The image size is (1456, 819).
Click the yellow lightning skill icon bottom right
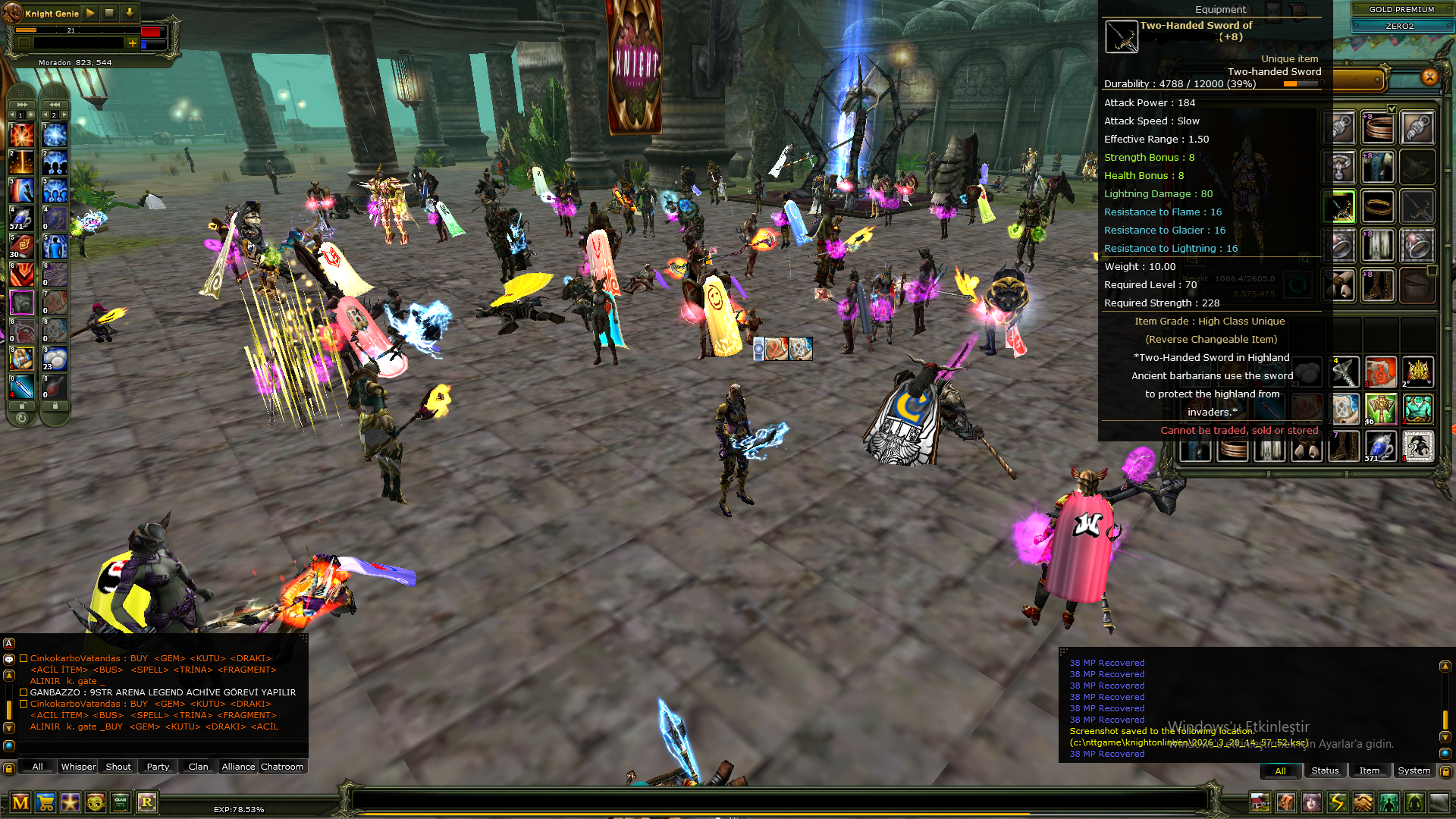coord(1338,801)
